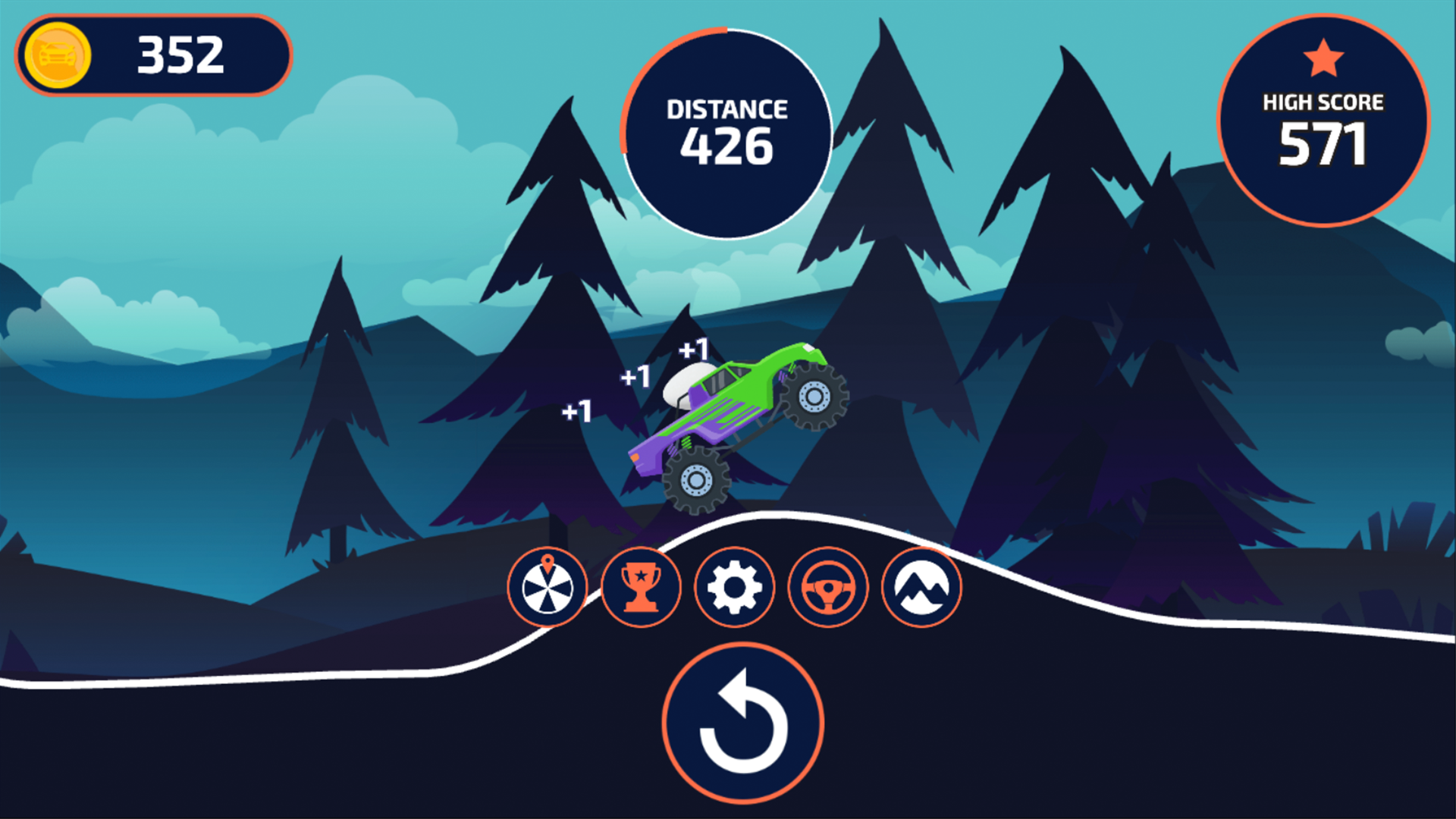Screen dimensions: 1456x819
Task: Click the red star above High Score
Action: coord(1325,57)
